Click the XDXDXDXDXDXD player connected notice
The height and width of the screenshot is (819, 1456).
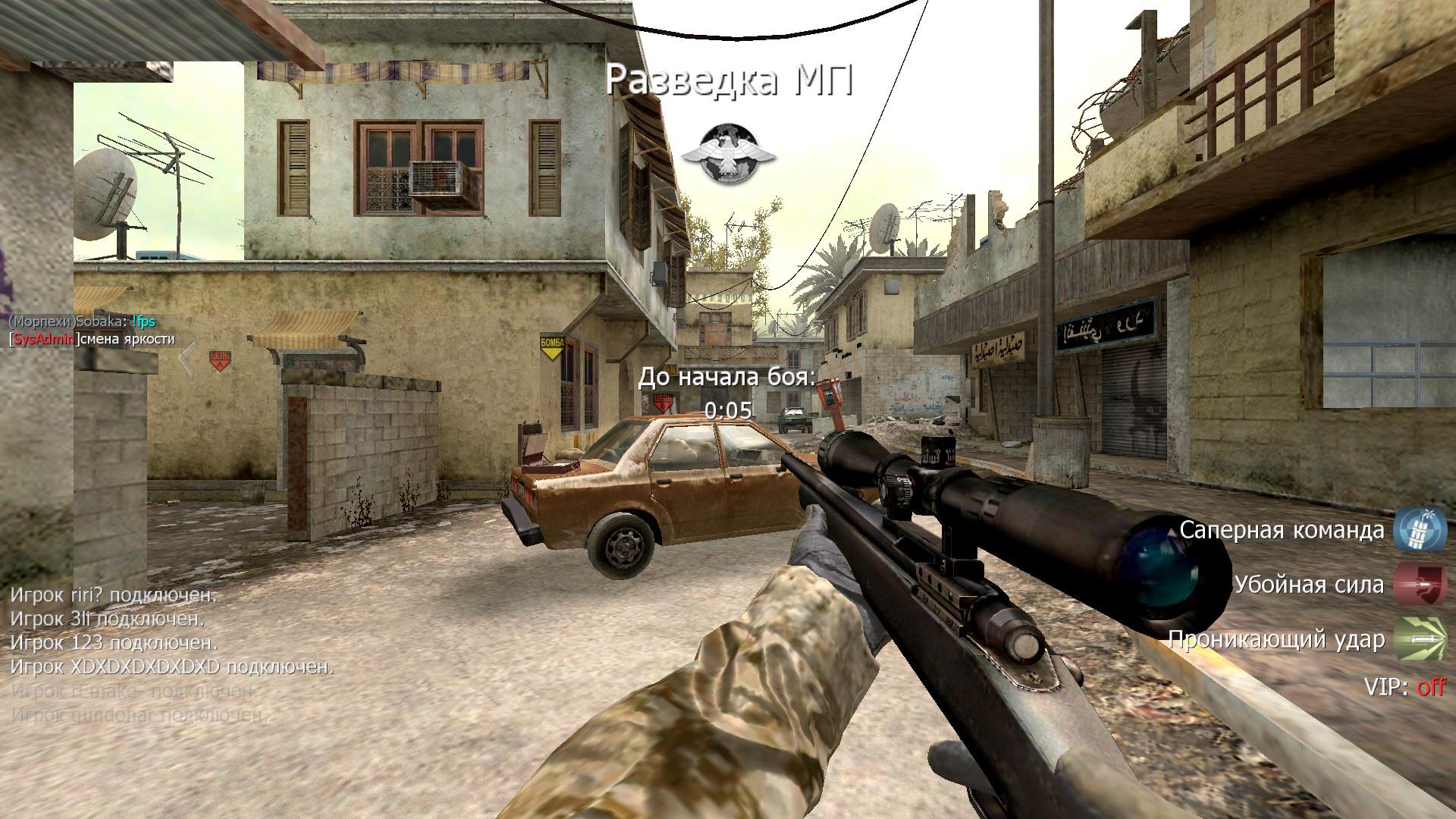(172, 667)
